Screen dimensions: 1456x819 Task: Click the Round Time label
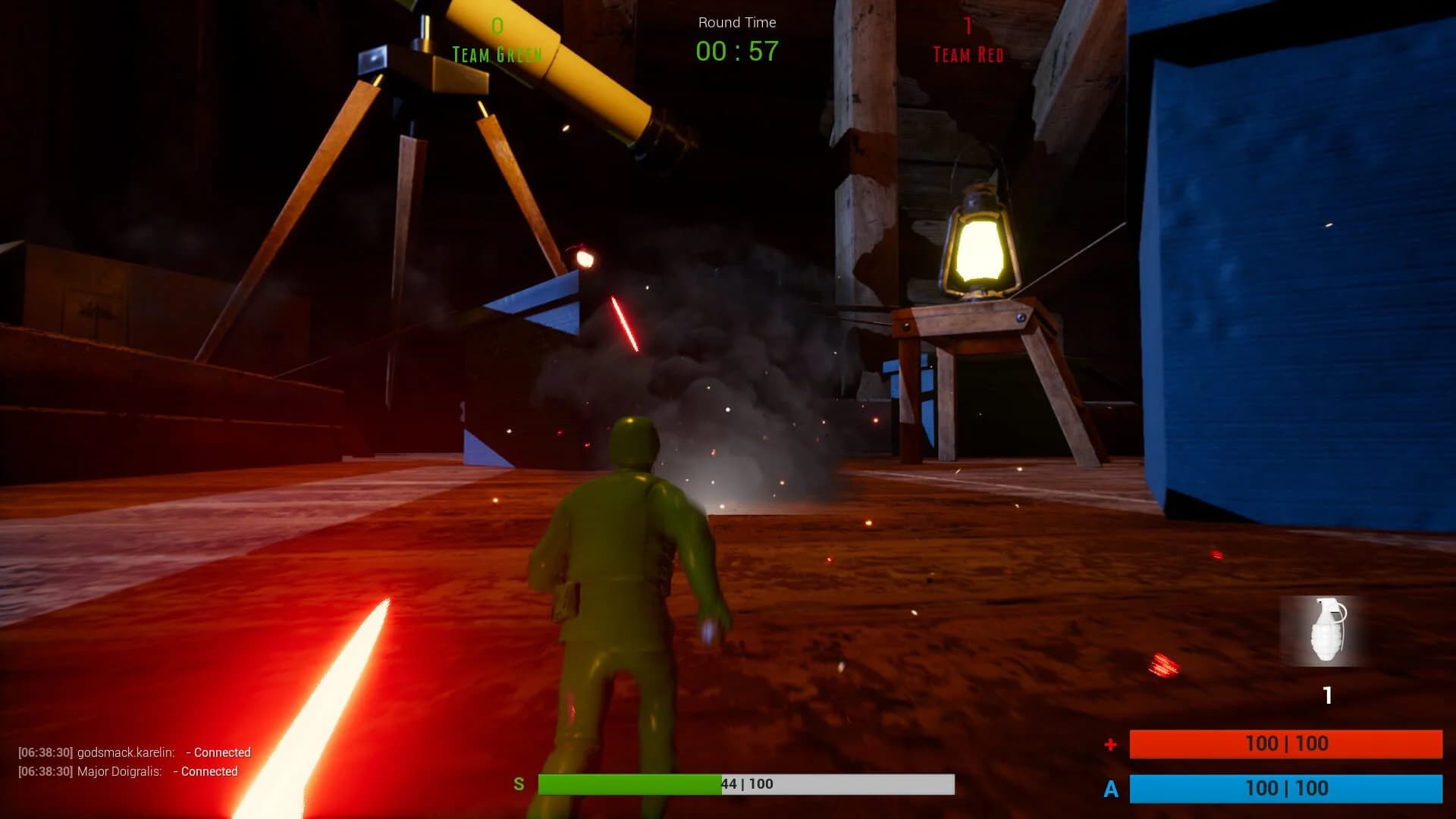tap(736, 22)
